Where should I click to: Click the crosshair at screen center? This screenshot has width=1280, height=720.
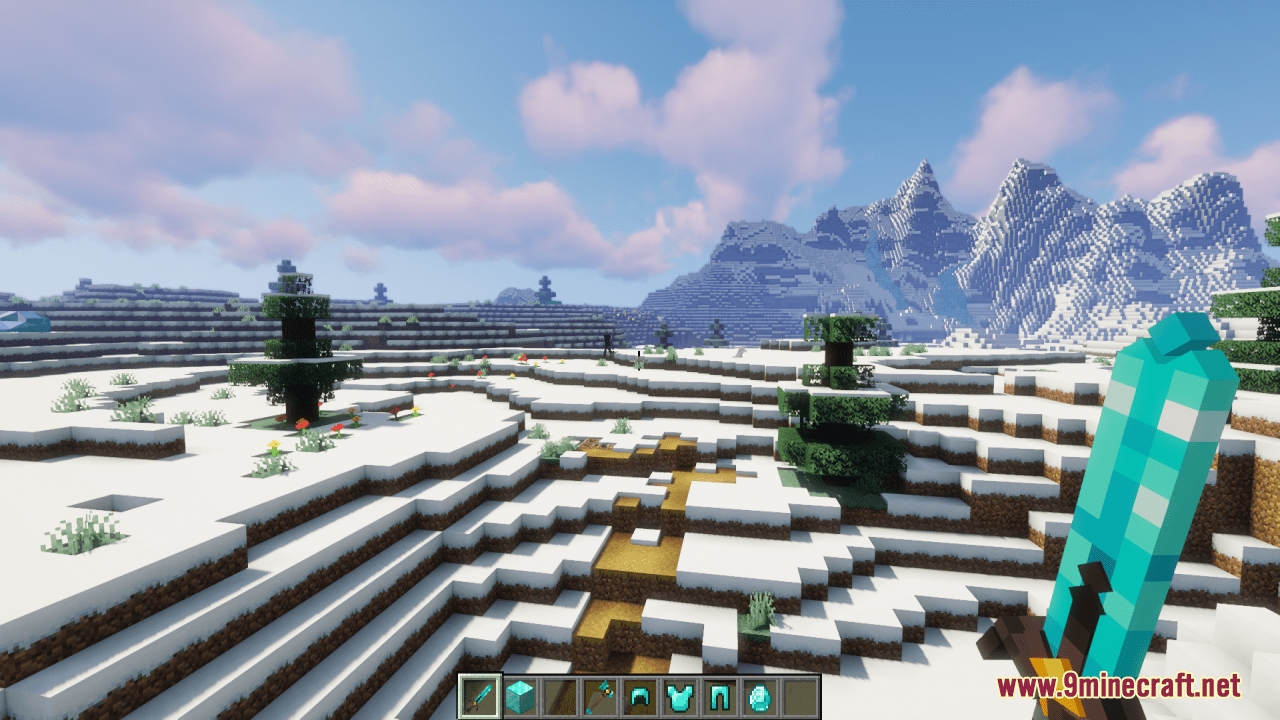pos(638,360)
